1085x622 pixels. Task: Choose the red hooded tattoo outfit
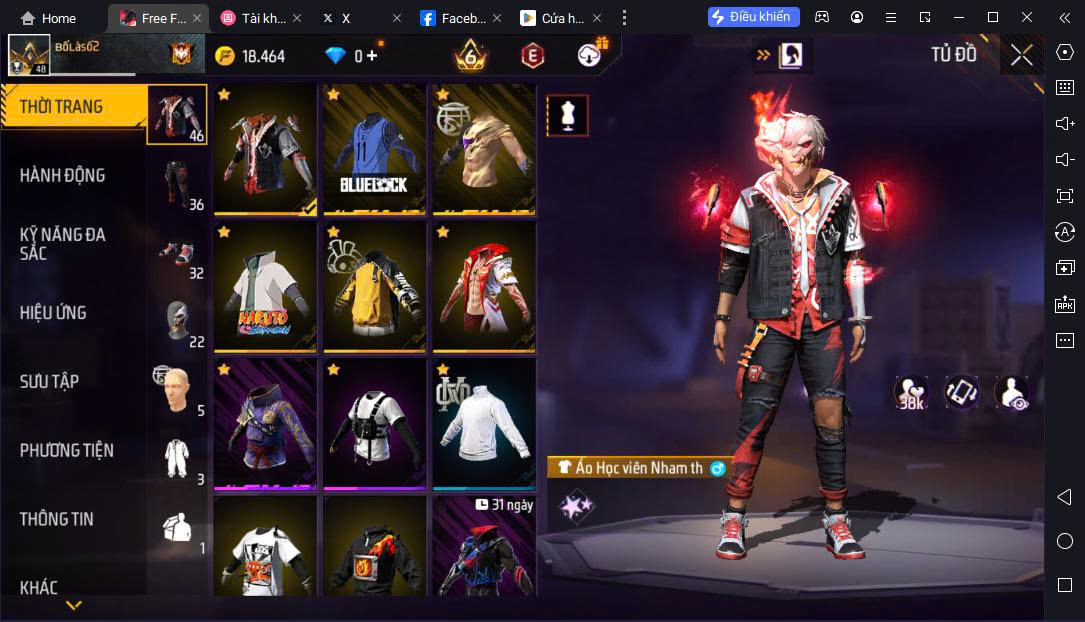(x=484, y=286)
